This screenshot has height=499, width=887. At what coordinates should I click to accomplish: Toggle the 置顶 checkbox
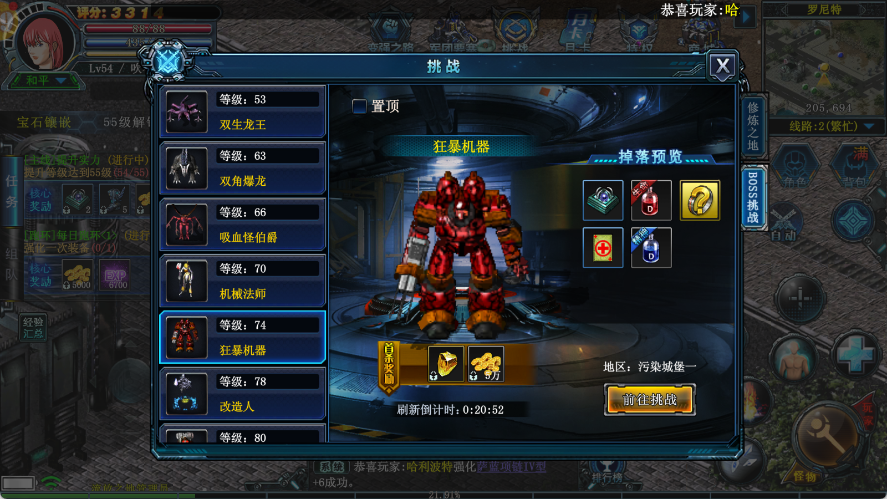(x=359, y=106)
